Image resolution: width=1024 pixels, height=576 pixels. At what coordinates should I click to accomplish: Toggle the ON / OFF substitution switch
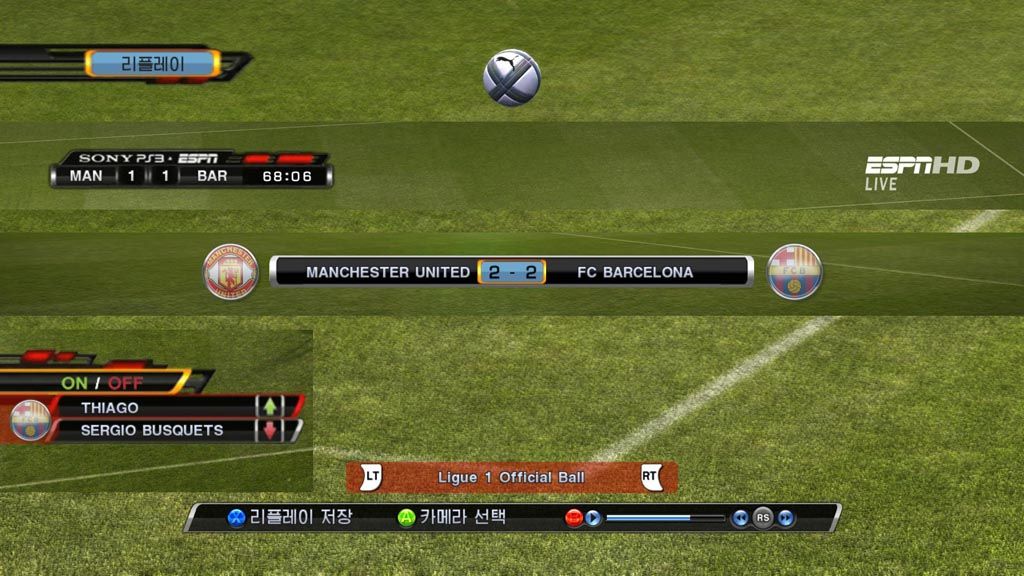[x=102, y=383]
